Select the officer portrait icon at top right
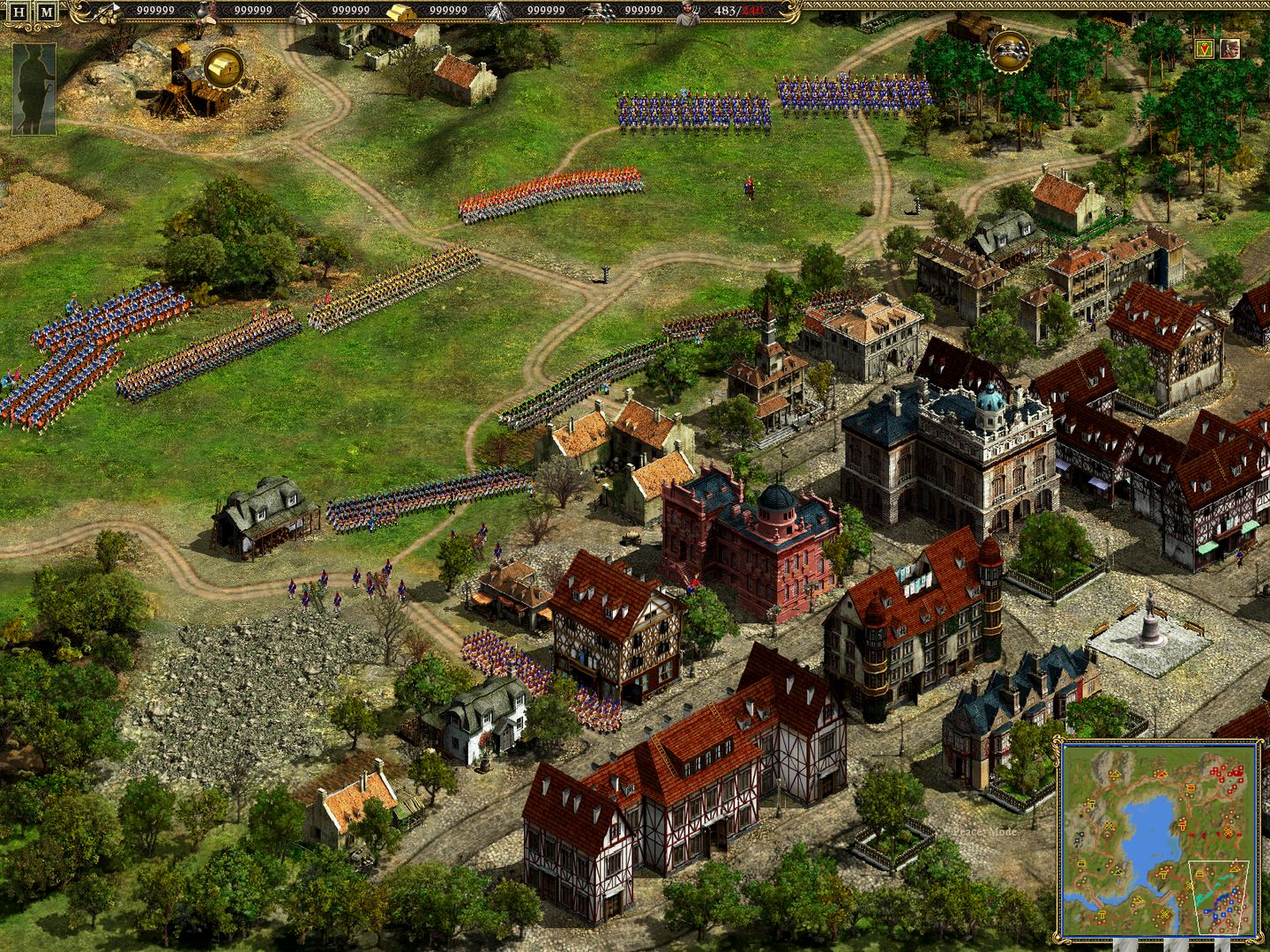Screen dimensions: 1270x952 pos(1230,48)
